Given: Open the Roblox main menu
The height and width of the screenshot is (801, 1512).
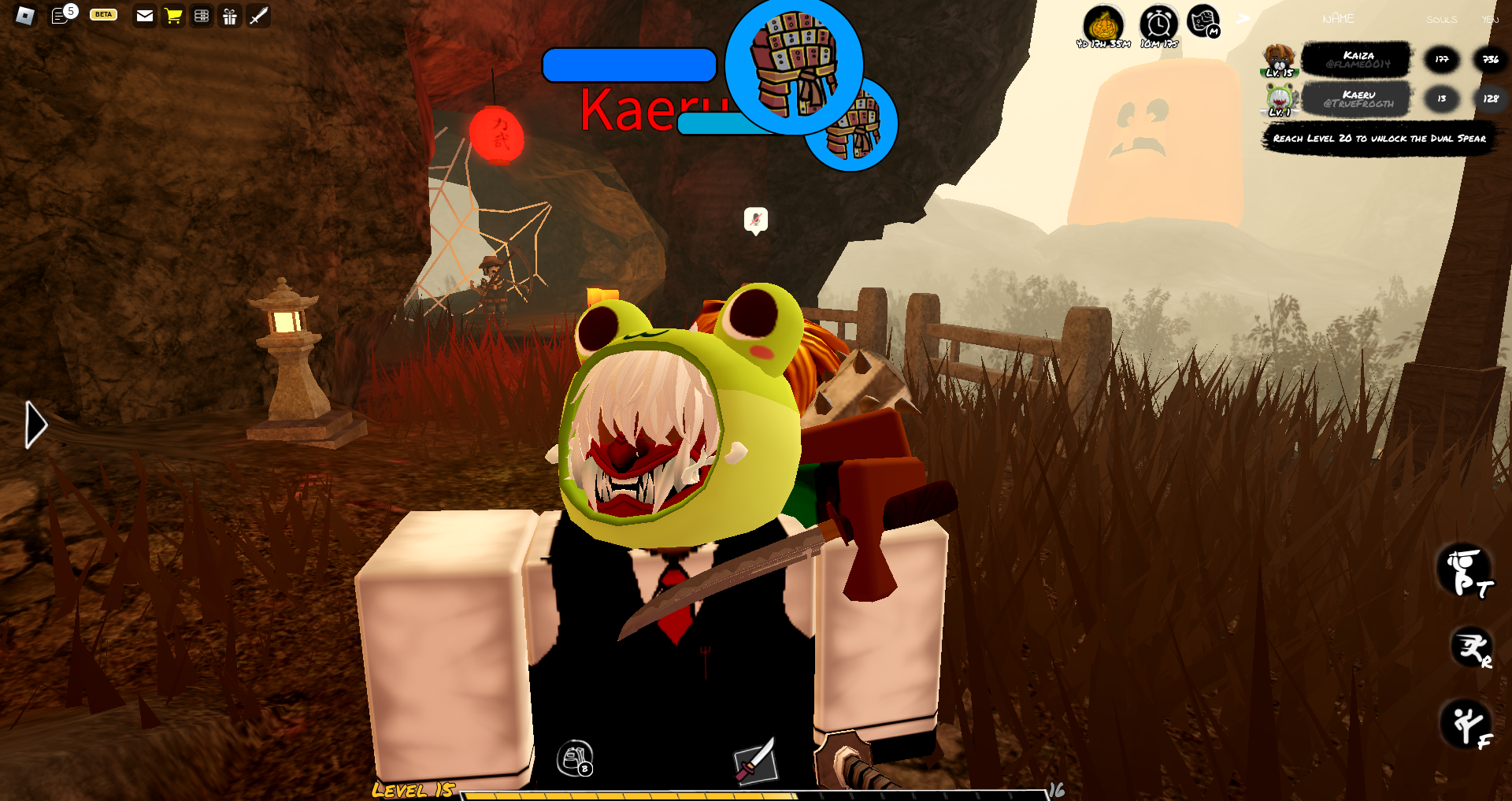Looking at the screenshot, I should click(x=25, y=16).
